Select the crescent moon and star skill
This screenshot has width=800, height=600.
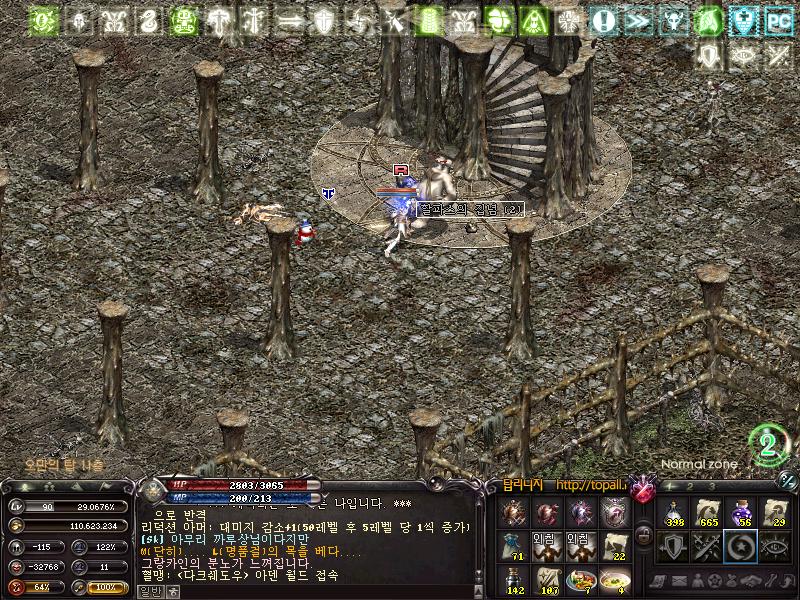click(x=742, y=546)
